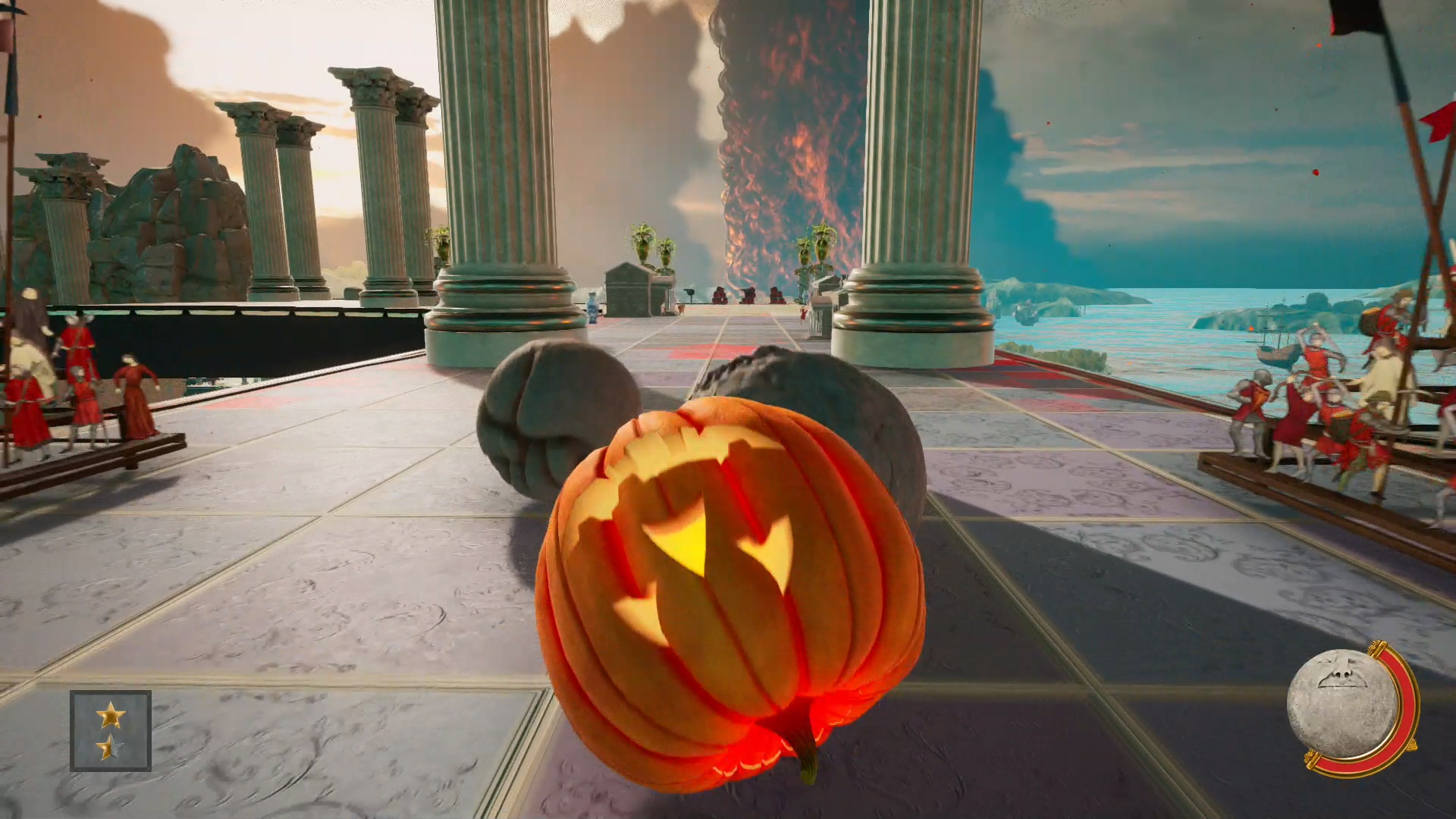The image size is (1456, 819).
Task: Click the gold stars rating panel
Action: pos(111,730)
